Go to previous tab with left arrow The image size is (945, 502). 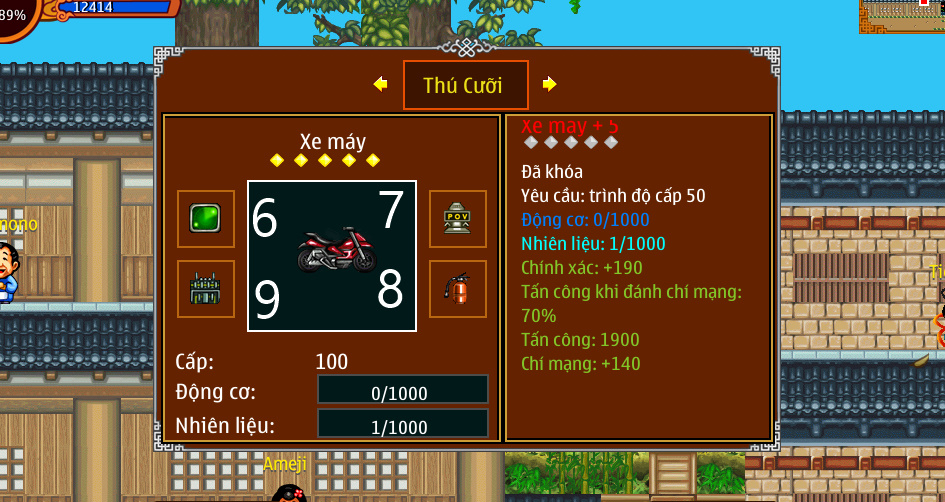pyautogui.click(x=380, y=84)
